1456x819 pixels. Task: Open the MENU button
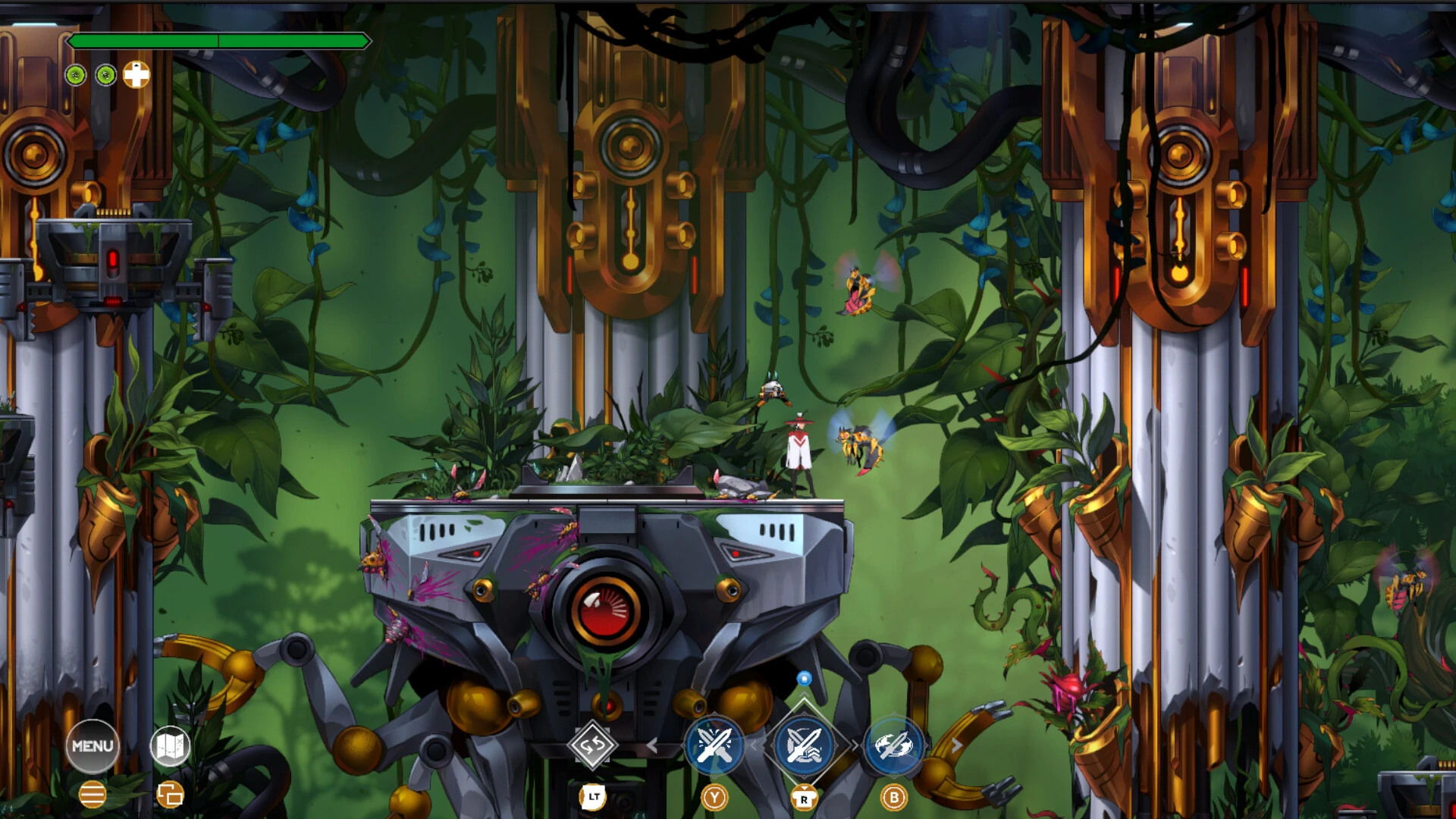(93, 746)
